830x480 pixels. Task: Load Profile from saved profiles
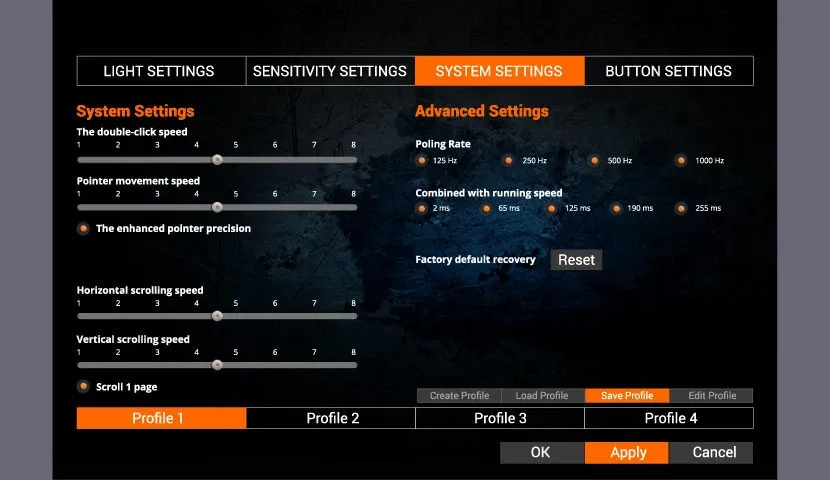542,396
